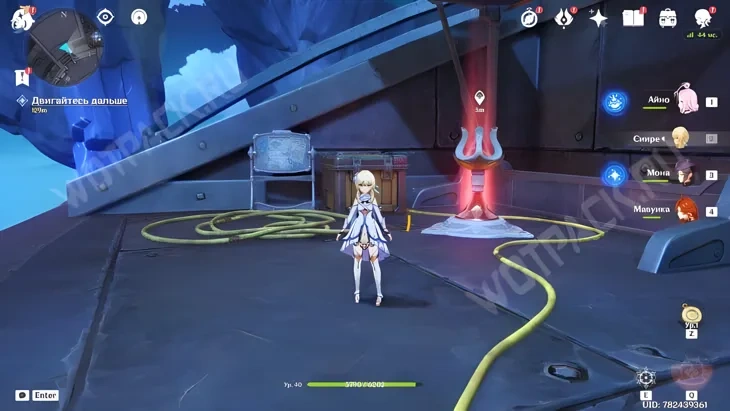730x411 pixels.
Task: Use the golden compass gadget
Action: 690,314
